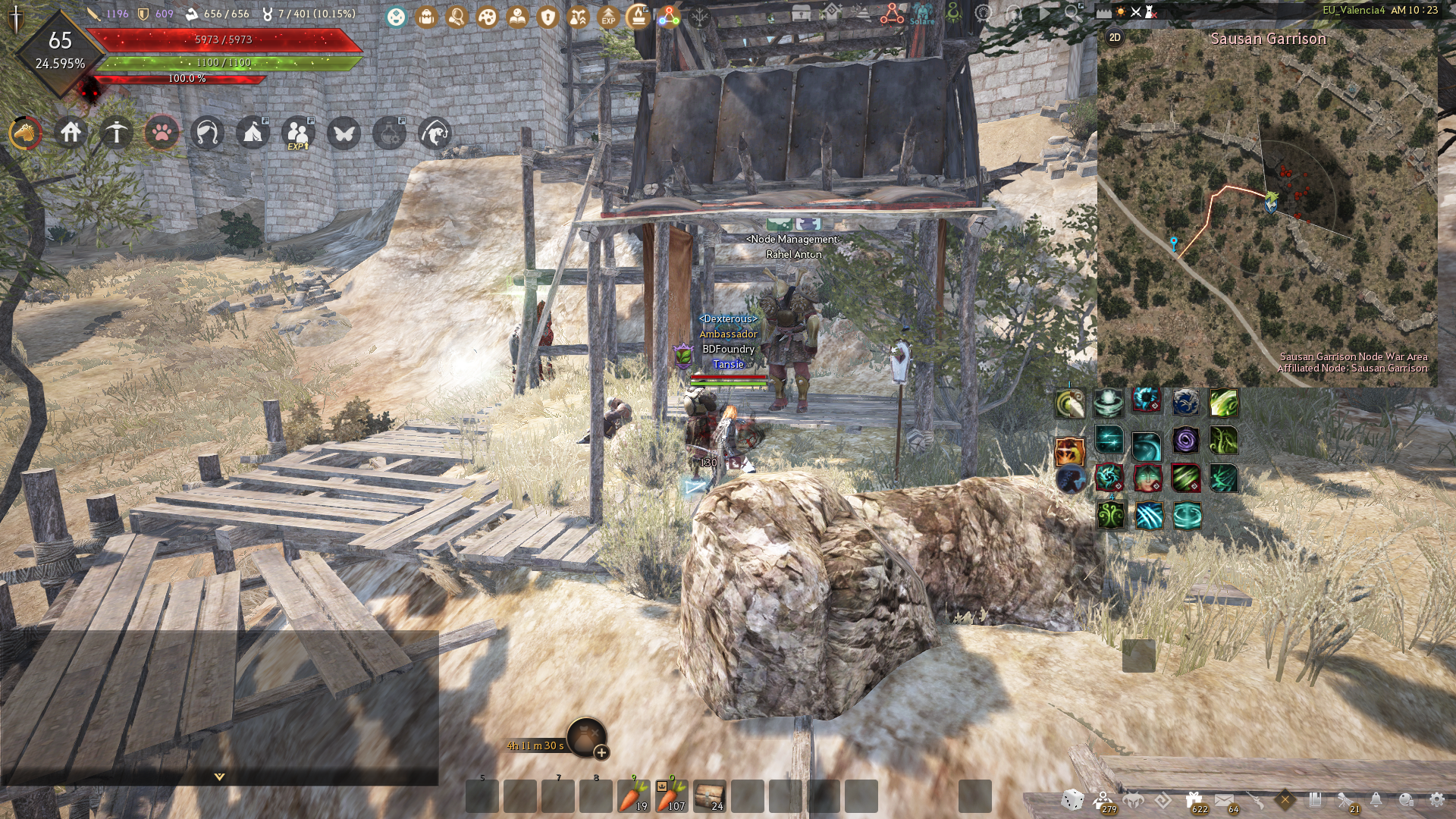
Task: Select the shield keyhole buff icon
Action: click(548, 17)
